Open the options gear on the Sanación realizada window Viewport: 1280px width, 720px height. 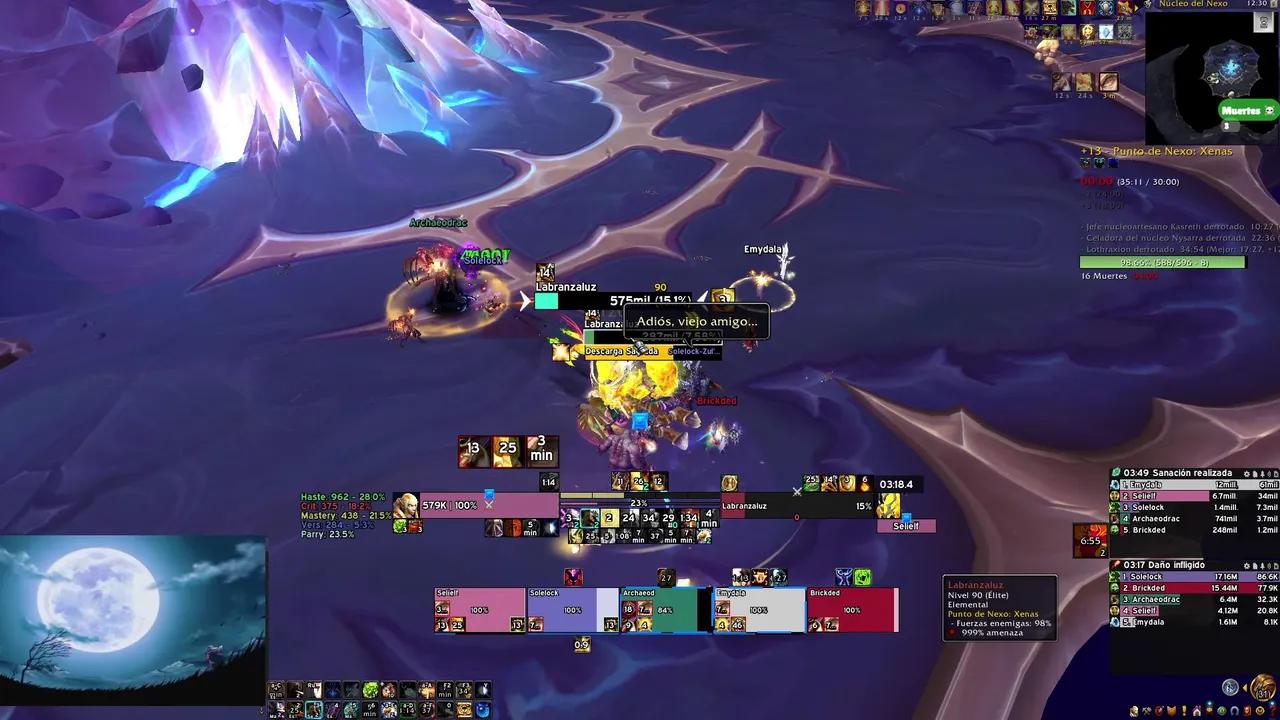point(1246,475)
